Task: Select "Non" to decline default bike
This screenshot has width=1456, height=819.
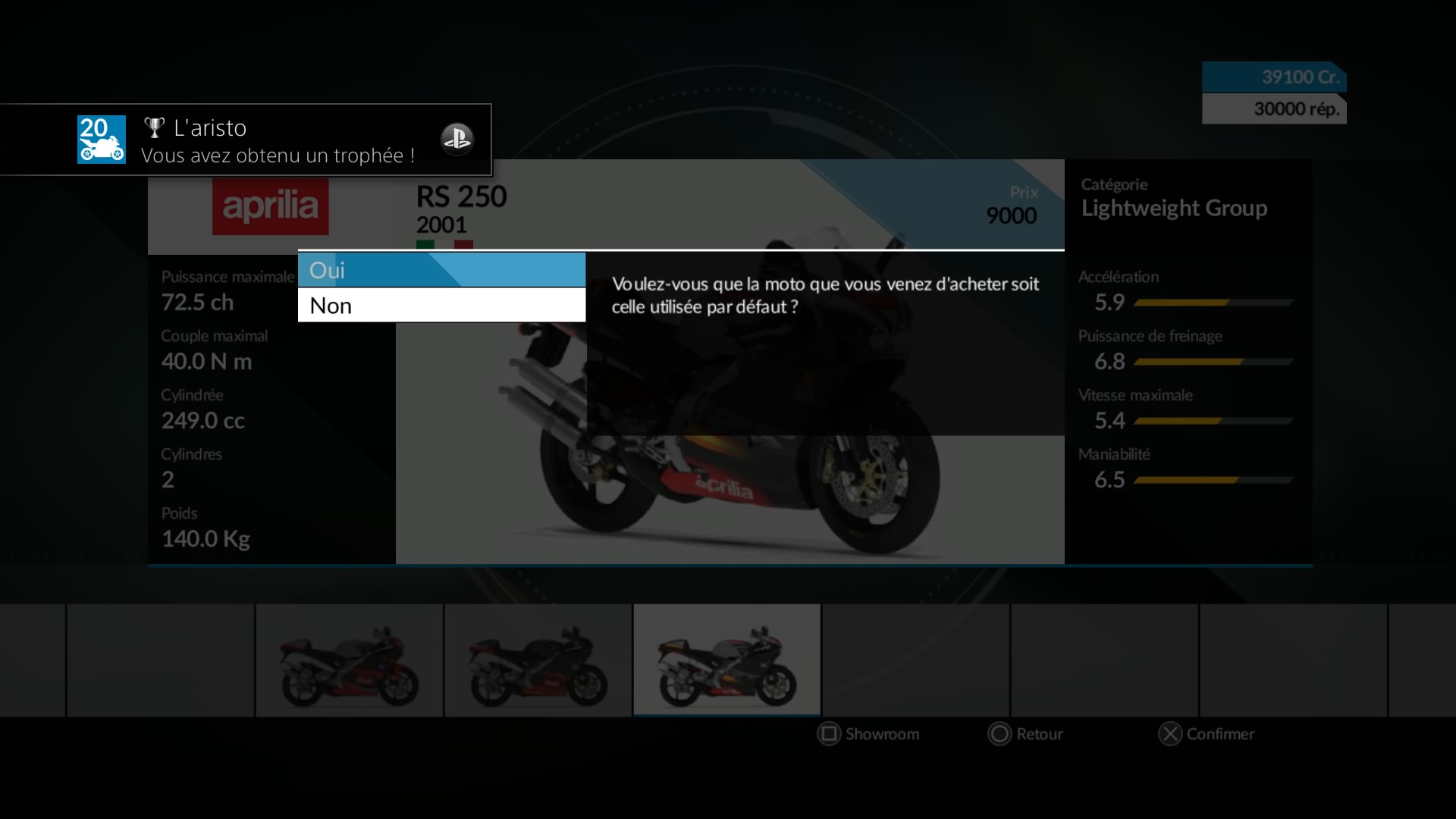Action: (x=441, y=306)
